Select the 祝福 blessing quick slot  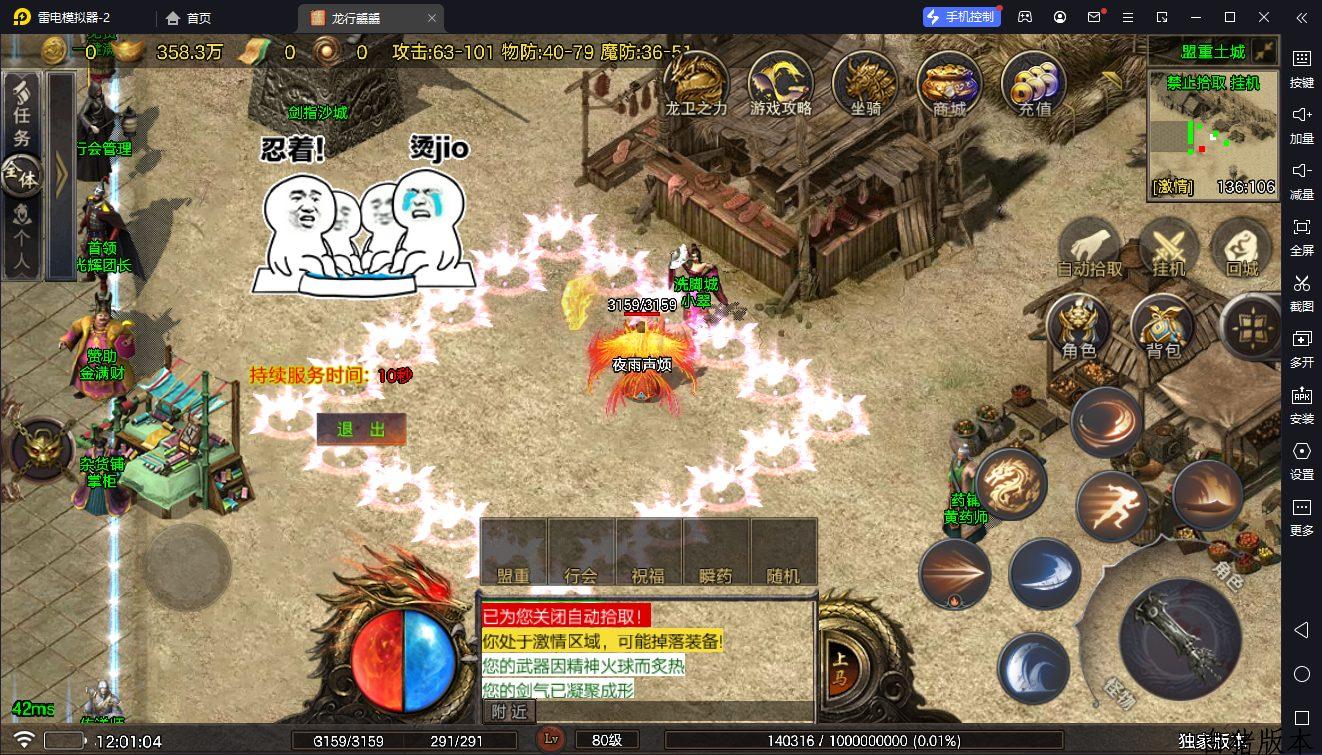pos(648,552)
